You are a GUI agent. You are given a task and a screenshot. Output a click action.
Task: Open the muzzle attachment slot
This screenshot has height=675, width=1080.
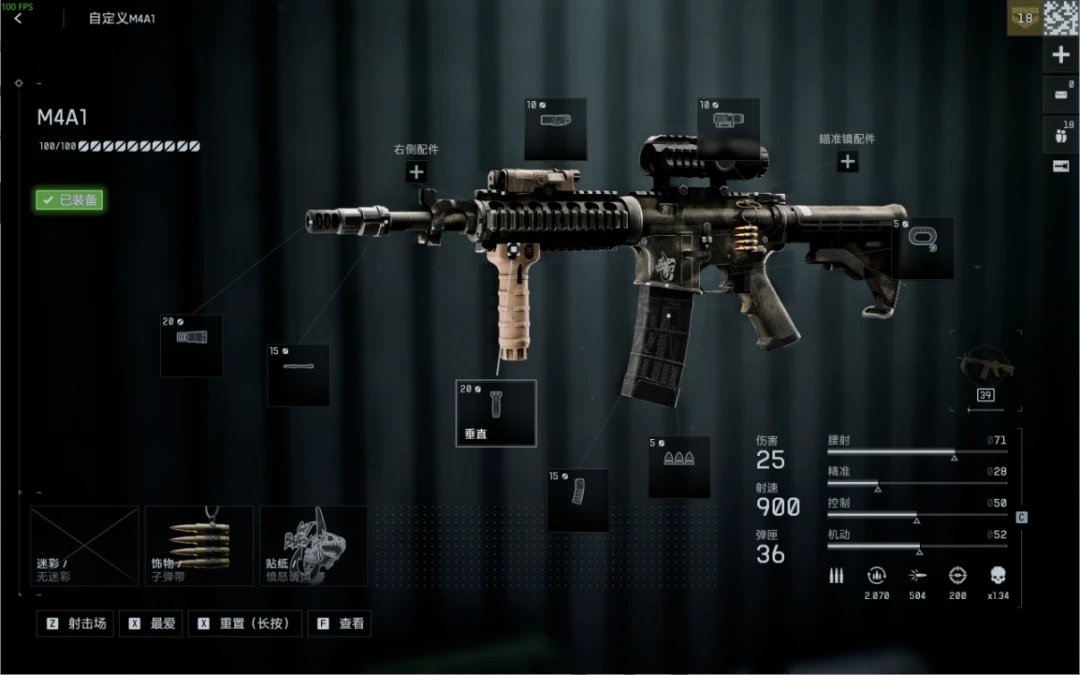[x=191, y=345]
